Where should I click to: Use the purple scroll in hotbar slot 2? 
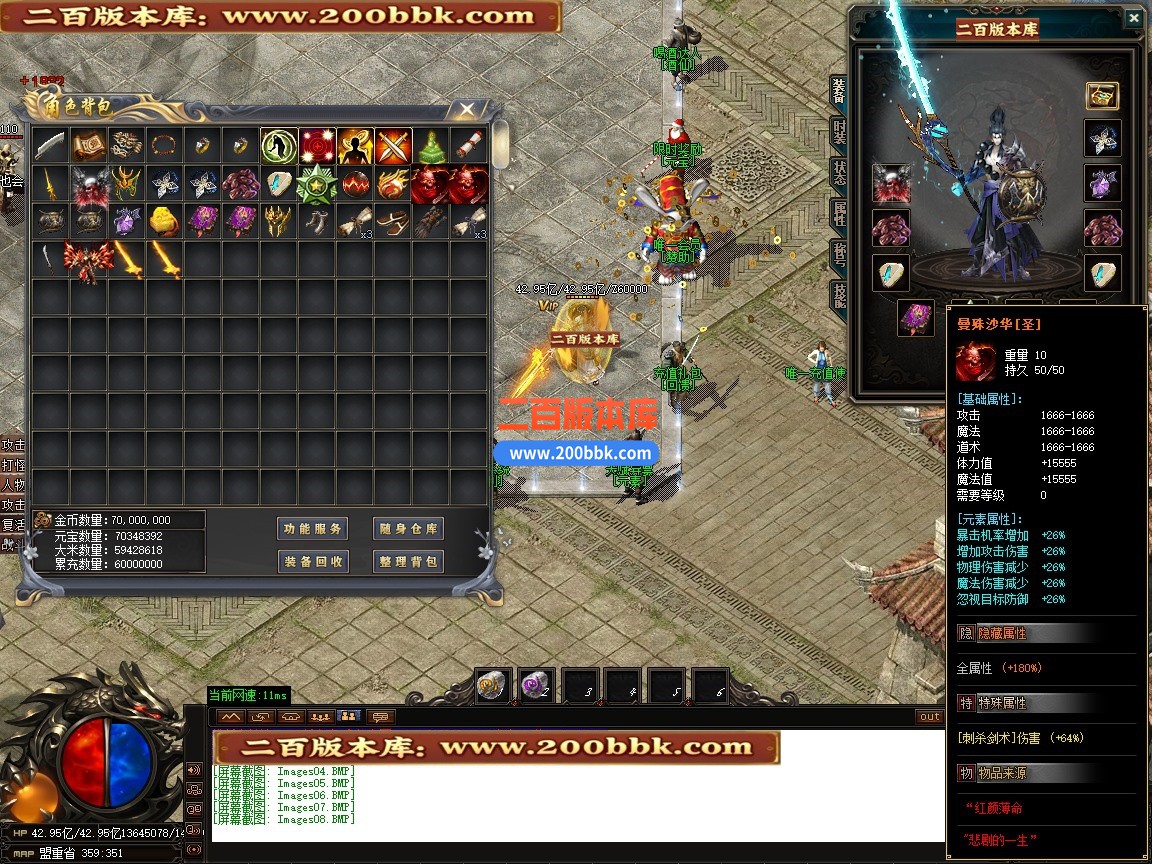tap(536, 686)
